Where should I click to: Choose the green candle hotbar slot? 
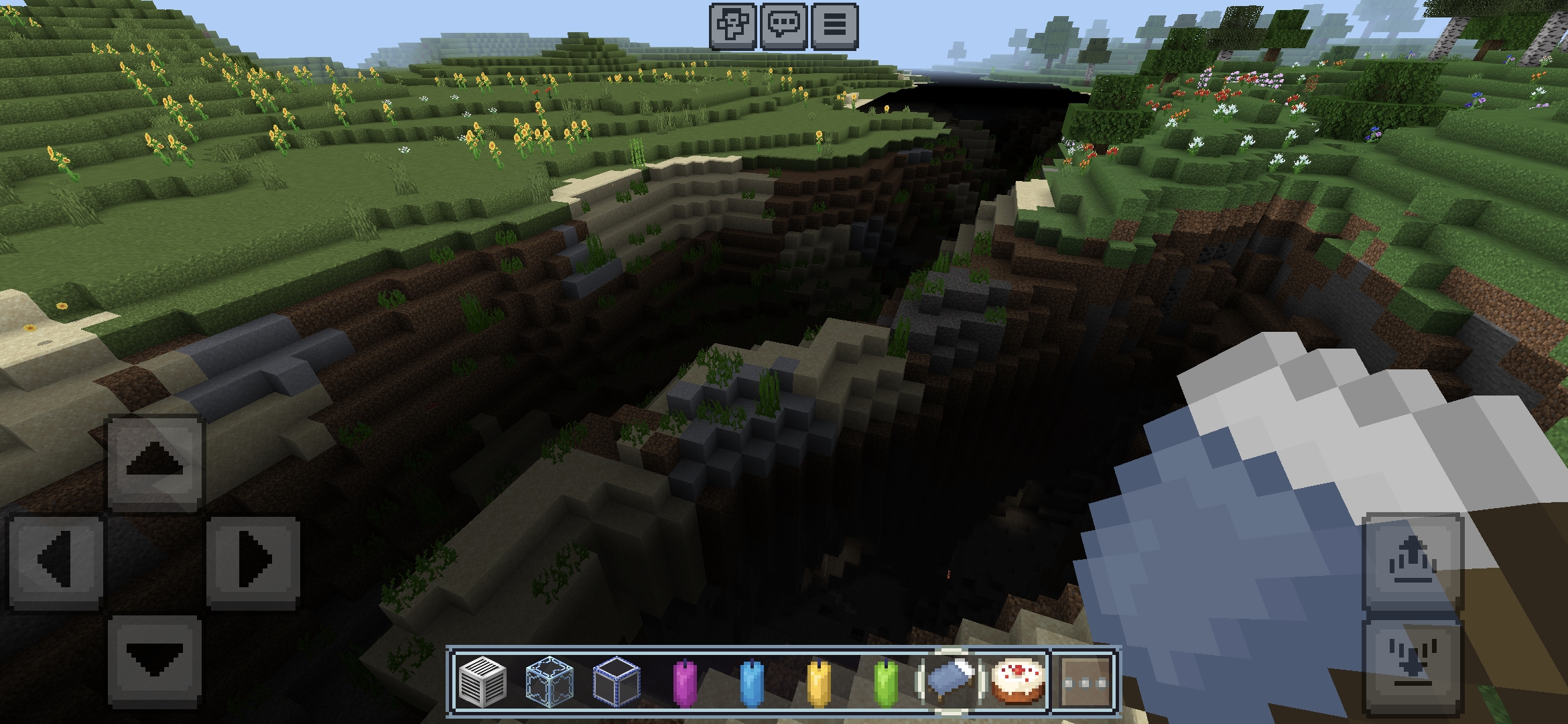pos(885,680)
